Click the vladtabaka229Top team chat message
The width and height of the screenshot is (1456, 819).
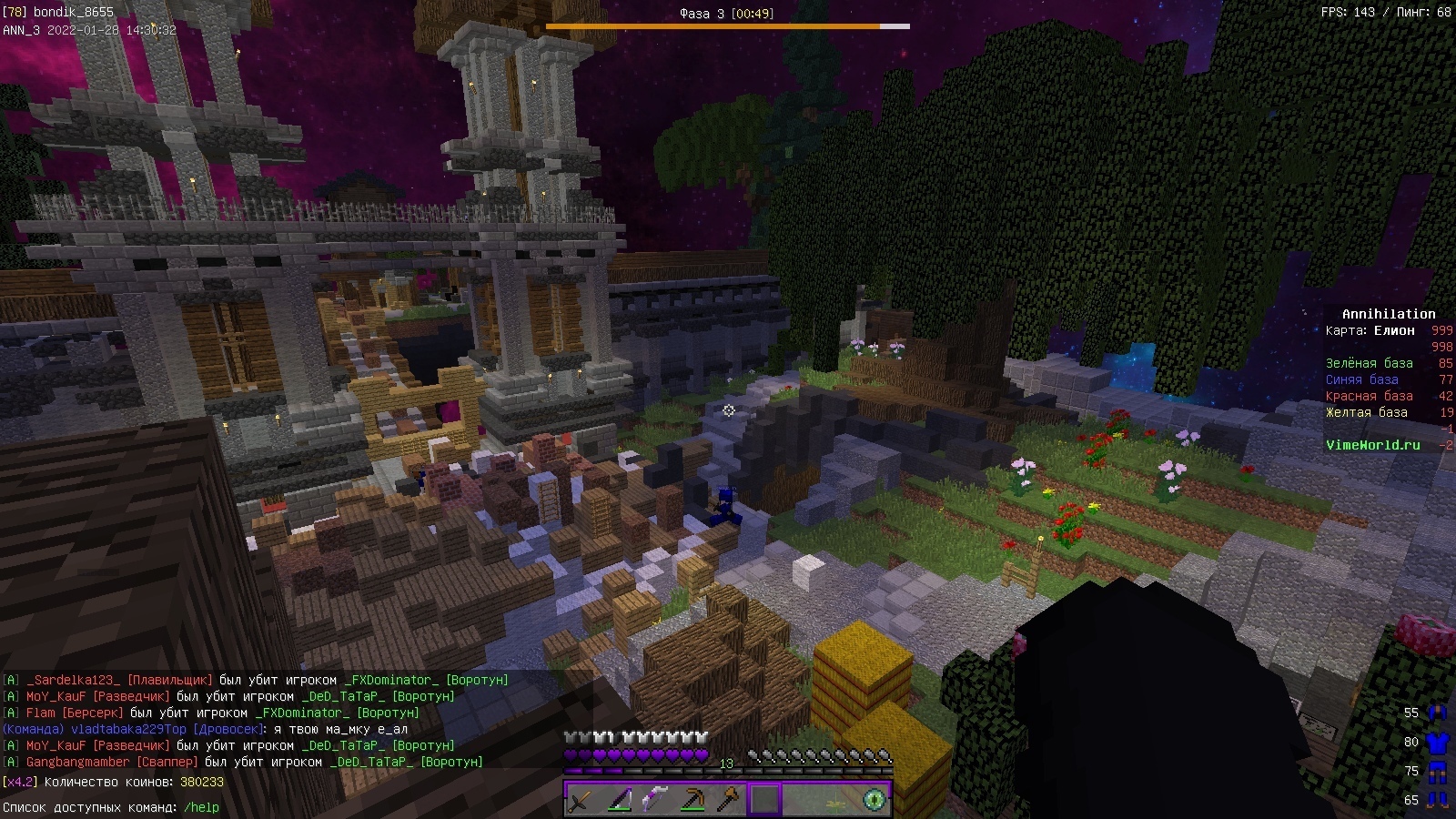tap(205, 729)
